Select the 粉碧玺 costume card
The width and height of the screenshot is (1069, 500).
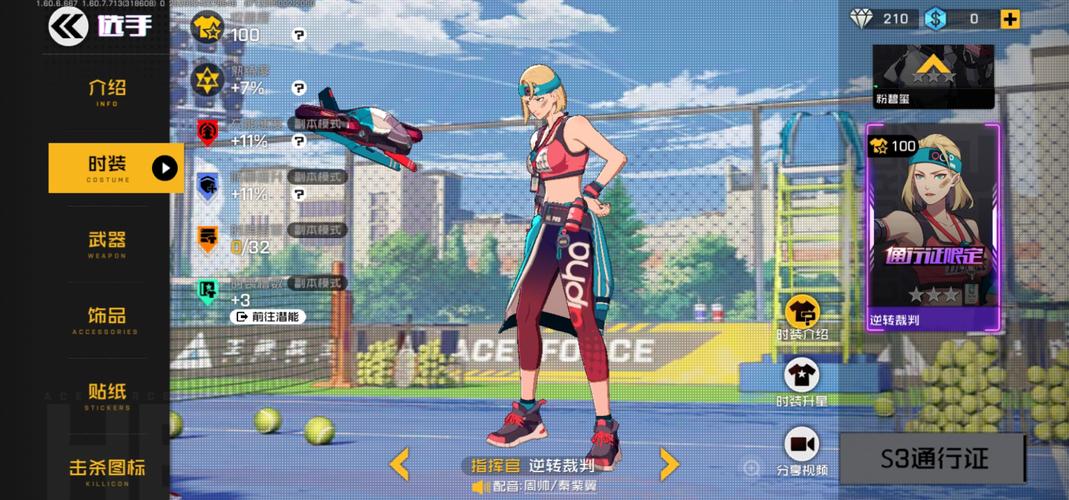point(933,76)
